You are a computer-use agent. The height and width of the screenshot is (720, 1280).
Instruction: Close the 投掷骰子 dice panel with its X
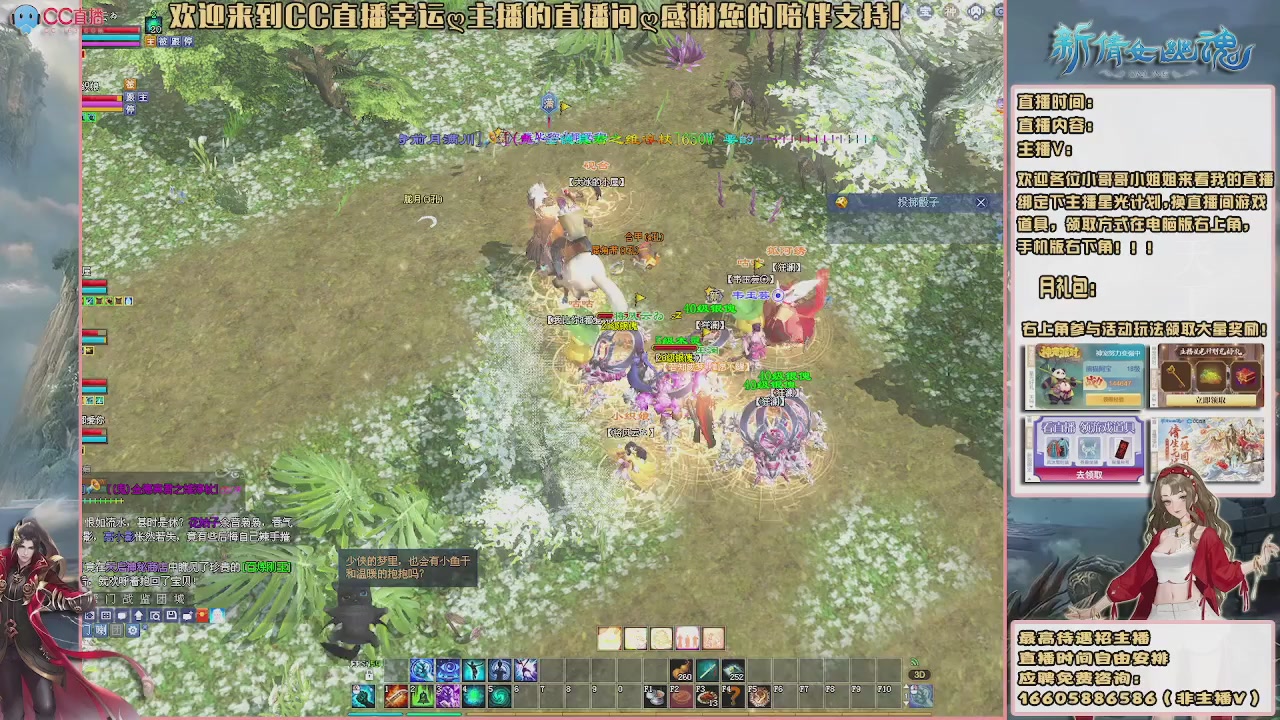[980, 202]
